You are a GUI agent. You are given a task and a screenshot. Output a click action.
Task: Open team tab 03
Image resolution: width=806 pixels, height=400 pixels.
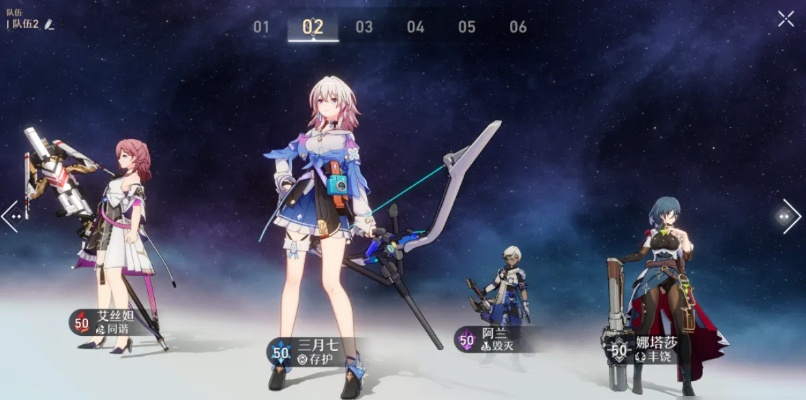[364, 27]
